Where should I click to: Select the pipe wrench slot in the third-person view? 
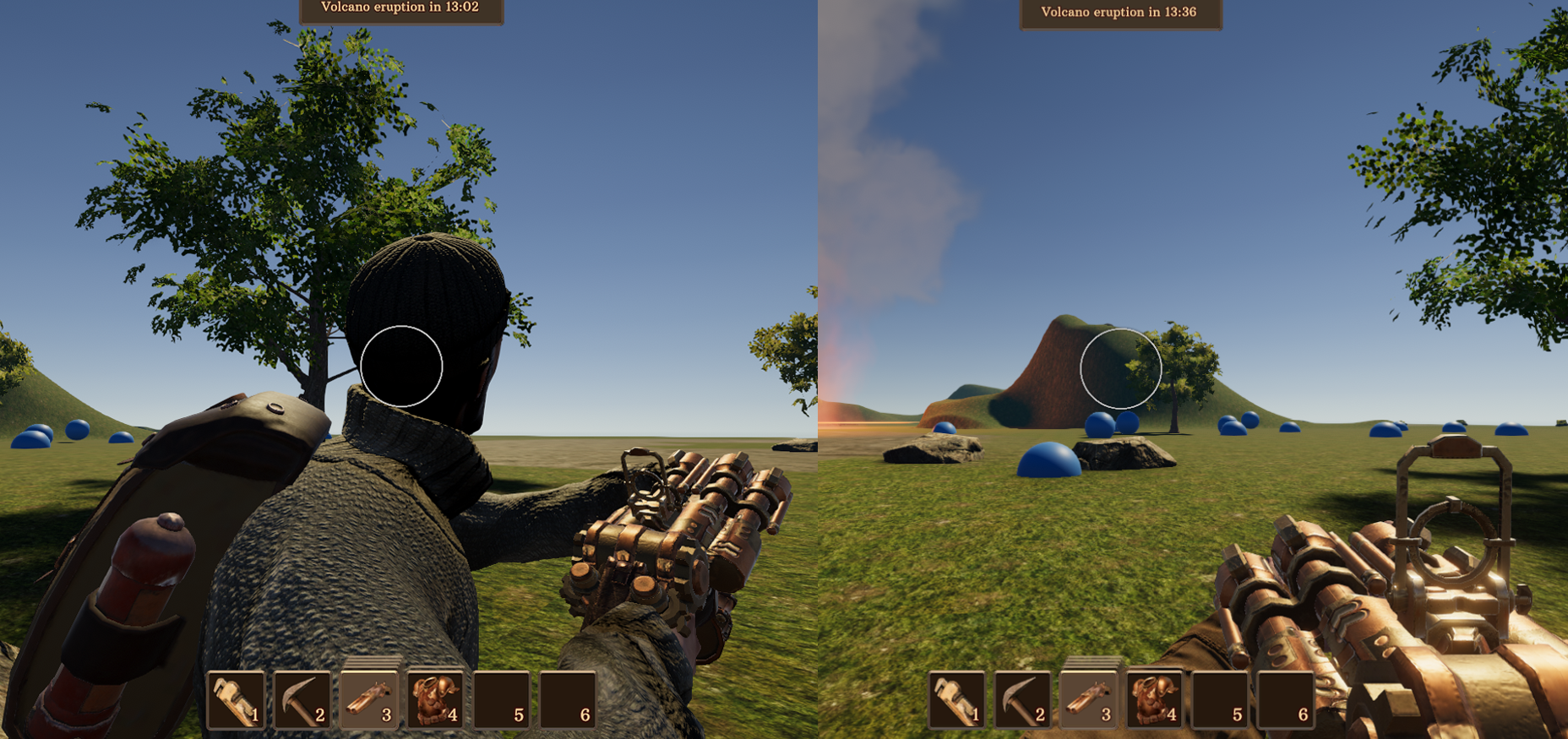(237, 699)
